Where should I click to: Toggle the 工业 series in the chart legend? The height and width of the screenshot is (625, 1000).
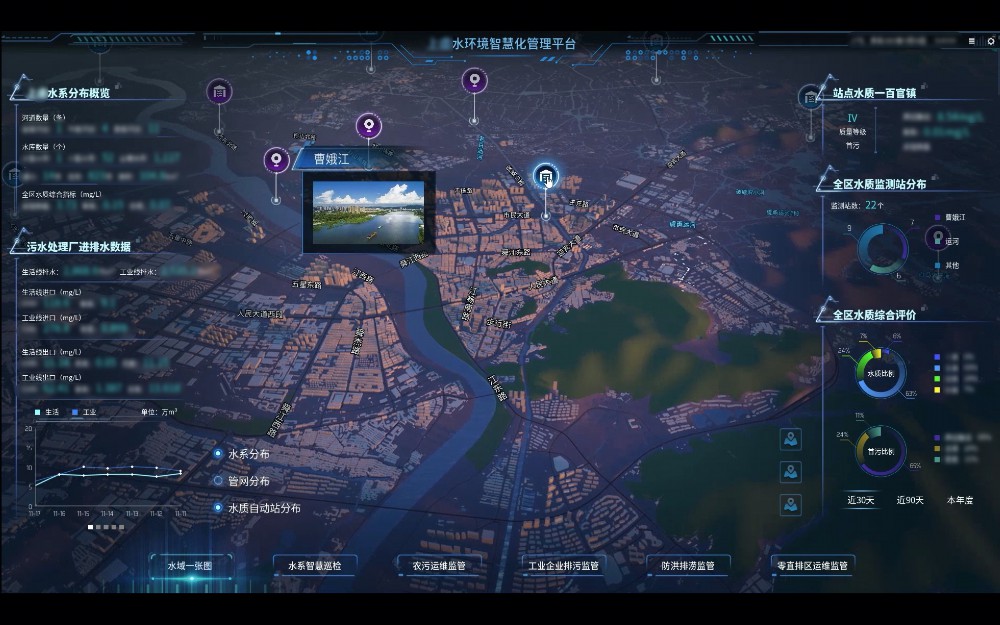pyautogui.click(x=84, y=412)
